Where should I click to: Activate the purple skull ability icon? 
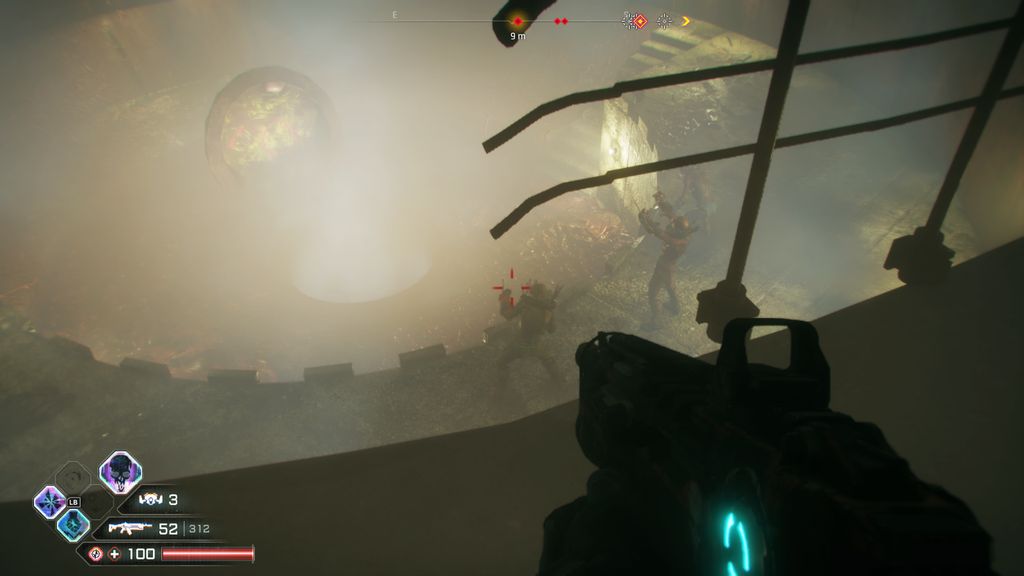[x=120, y=473]
